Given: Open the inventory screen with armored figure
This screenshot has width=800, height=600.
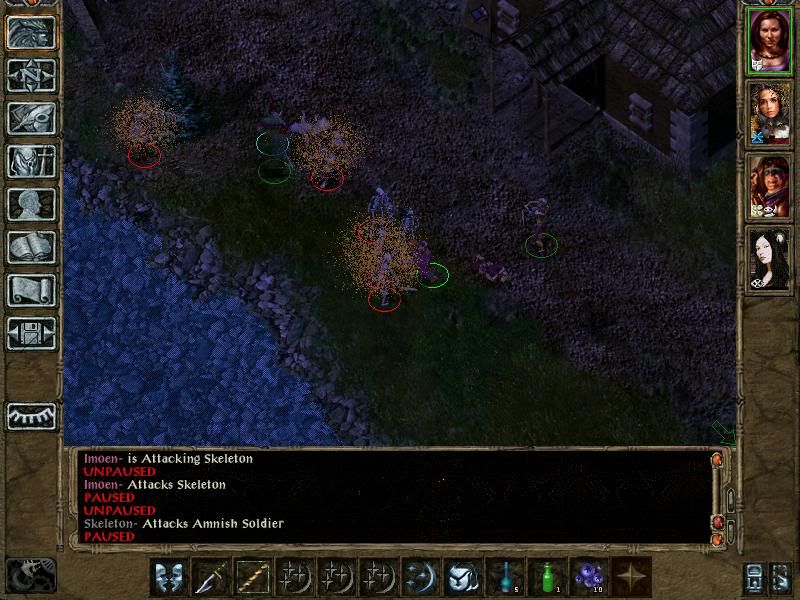Looking at the screenshot, I should [31, 161].
